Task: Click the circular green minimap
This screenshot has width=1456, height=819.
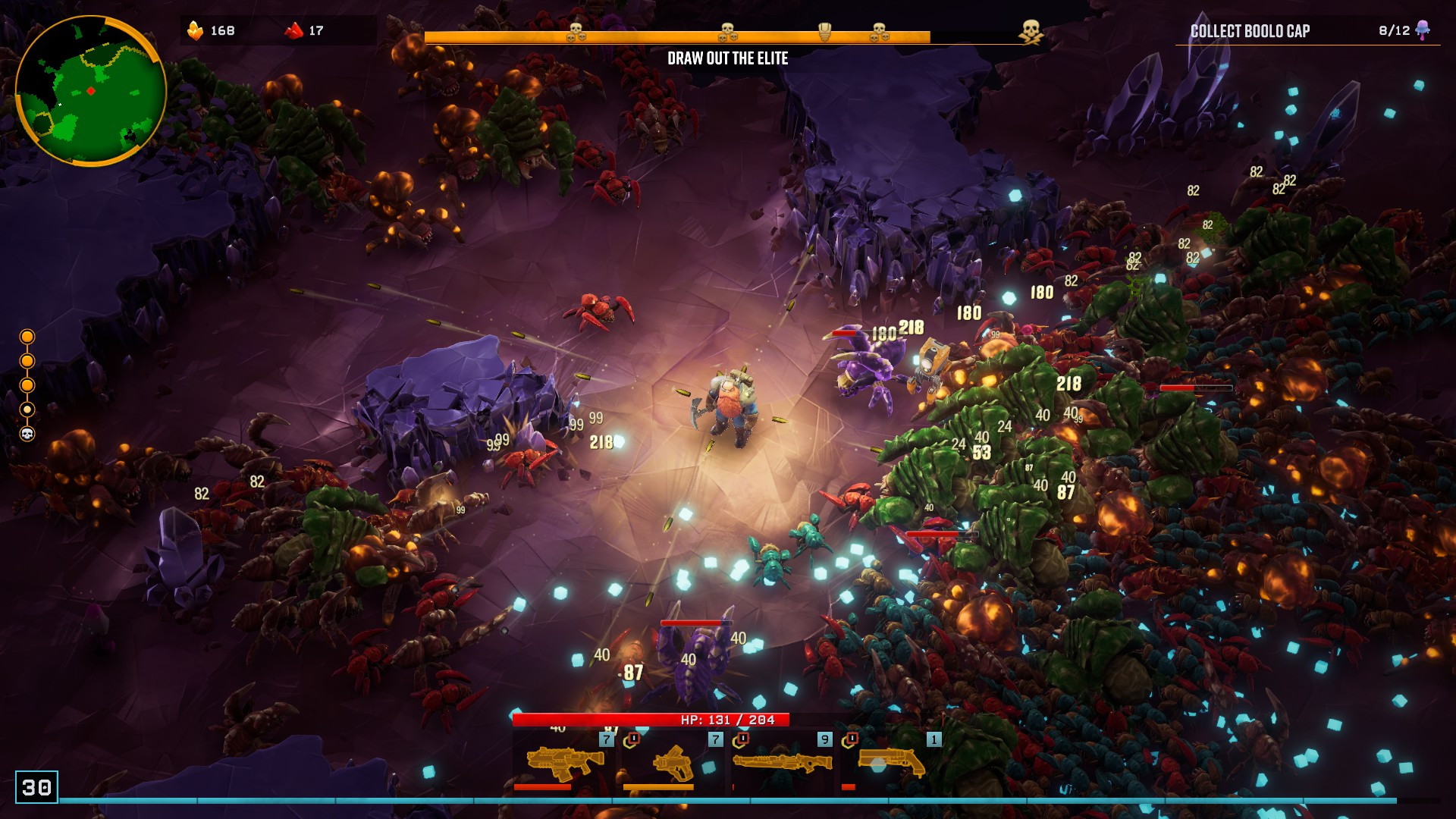Action: click(x=90, y=90)
